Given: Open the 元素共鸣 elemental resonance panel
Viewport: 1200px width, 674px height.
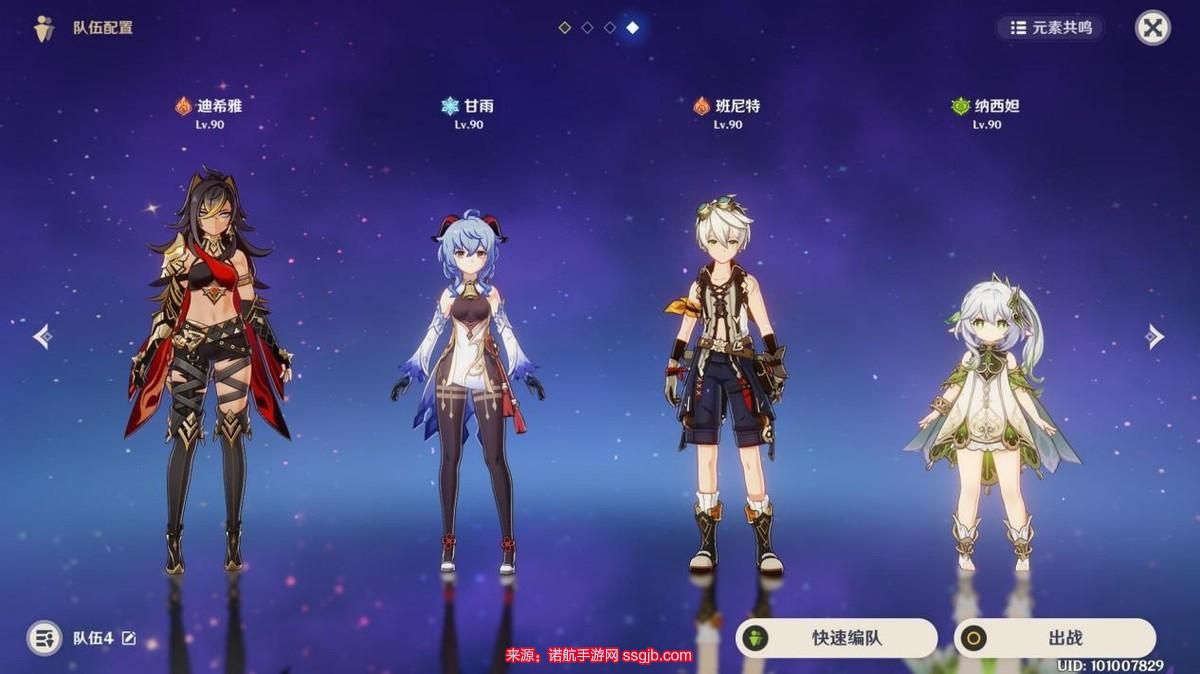Looking at the screenshot, I should click(1050, 28).
